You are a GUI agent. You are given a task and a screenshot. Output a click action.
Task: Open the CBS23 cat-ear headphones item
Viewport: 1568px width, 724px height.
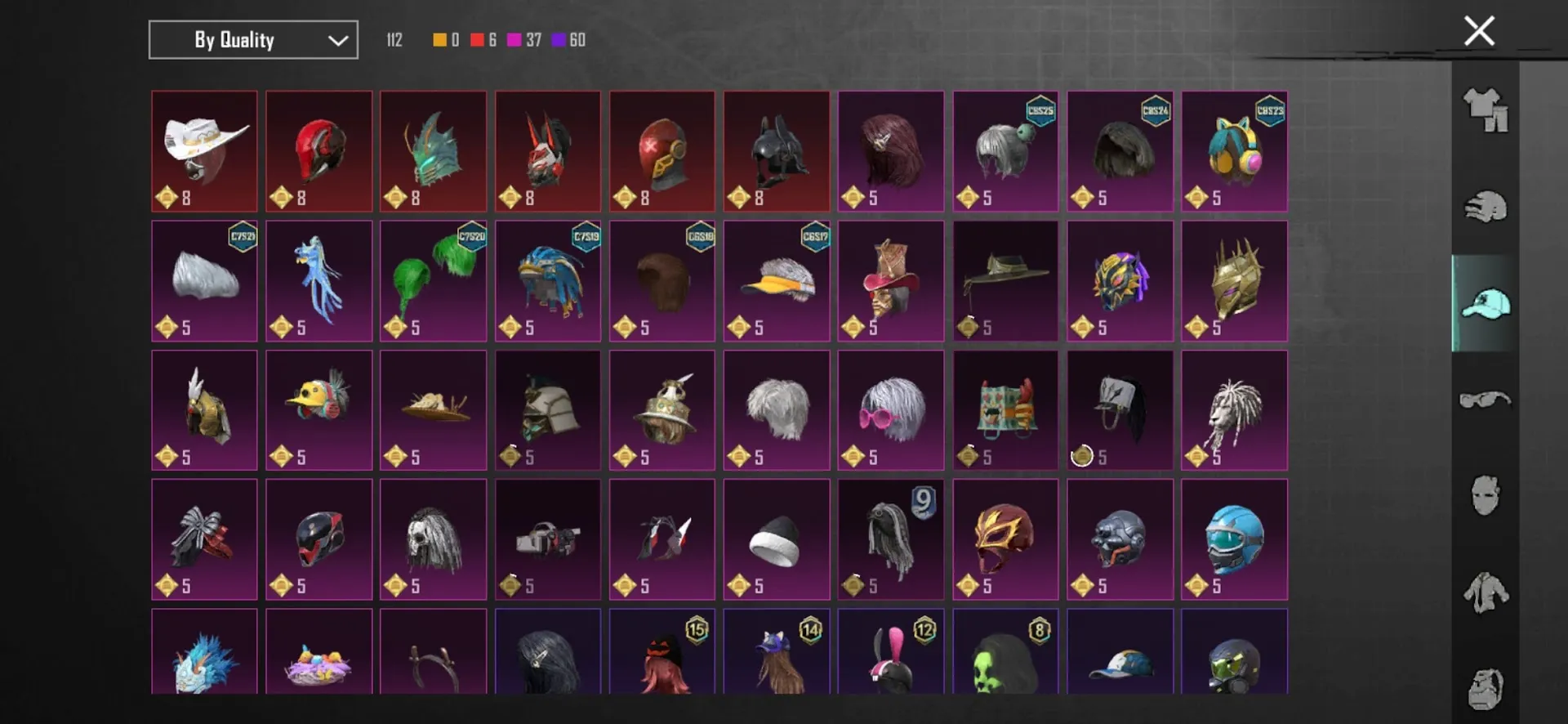click(1234, 151)
